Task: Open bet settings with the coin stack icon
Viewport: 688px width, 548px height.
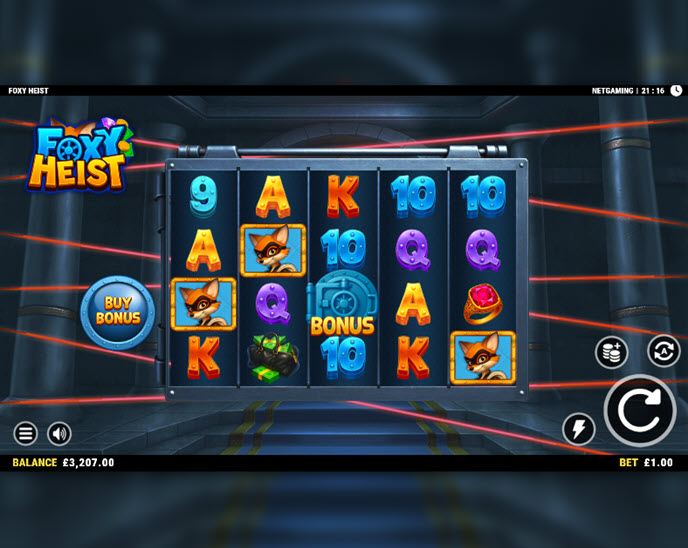Action: point(611,352)
